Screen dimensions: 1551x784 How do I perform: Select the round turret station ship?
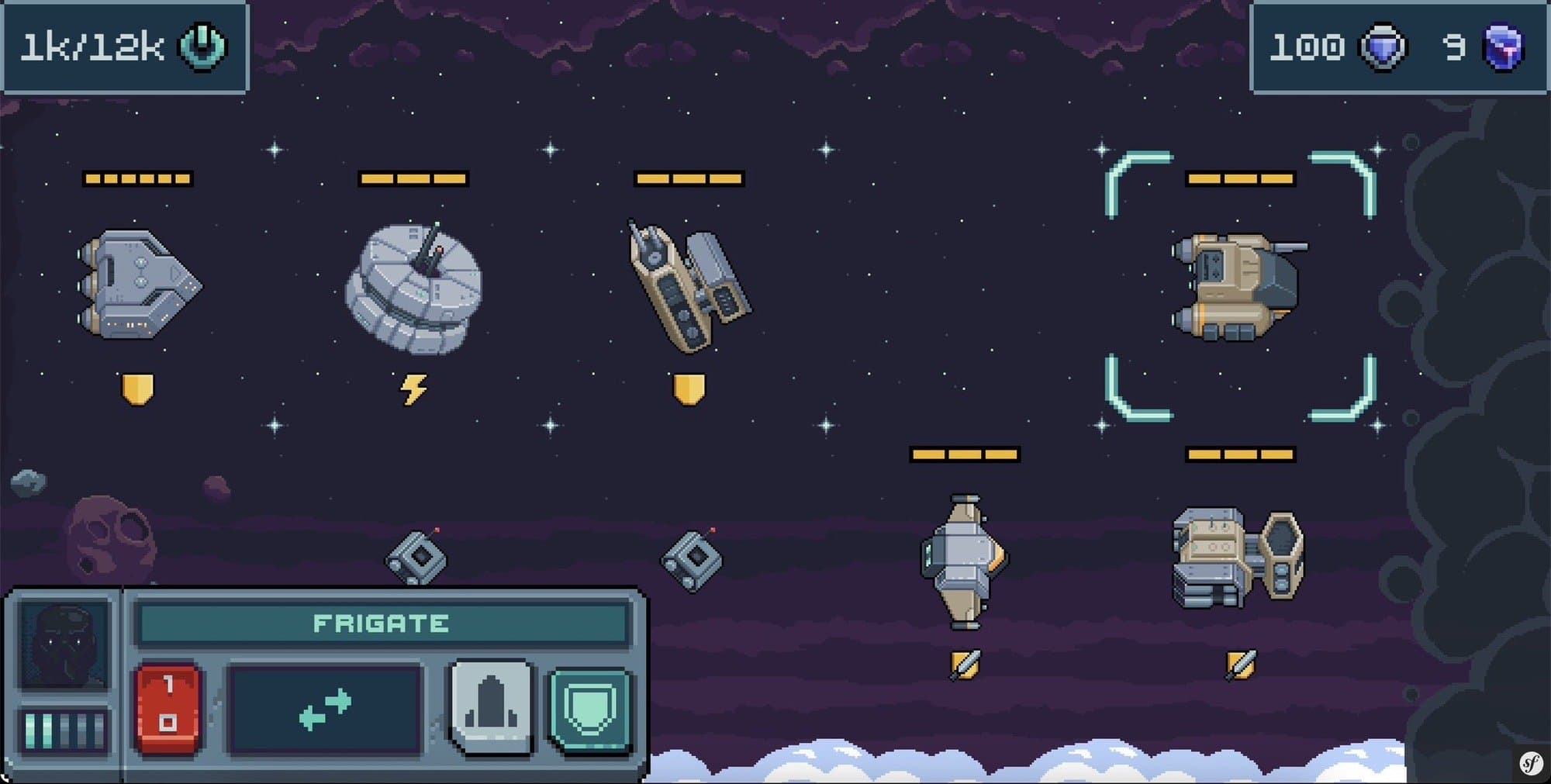413,288
